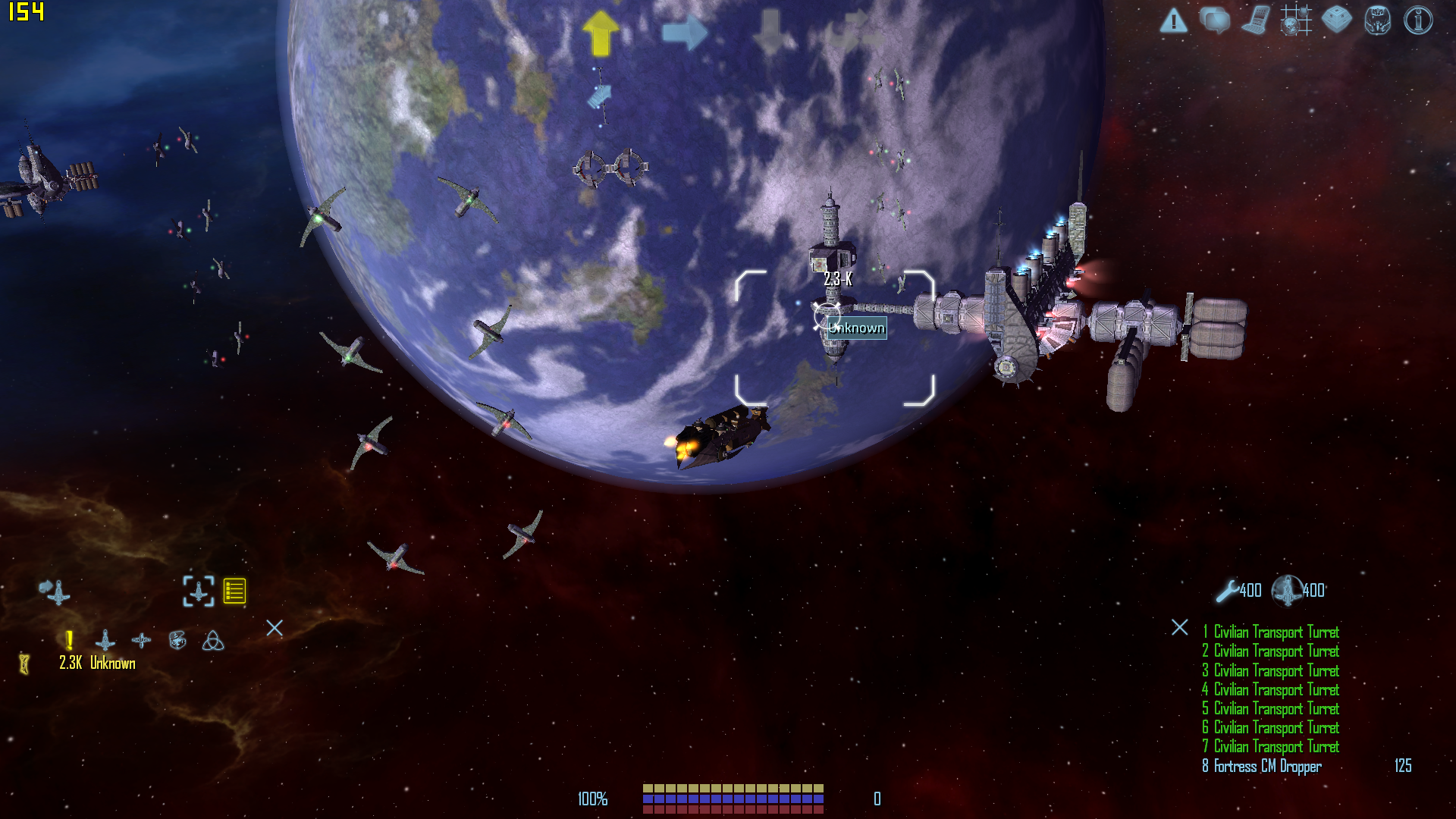Viewport: 1456px width, 819px height.
Task: Click the ship with curved arrow icon
Action: coord(55,591)
